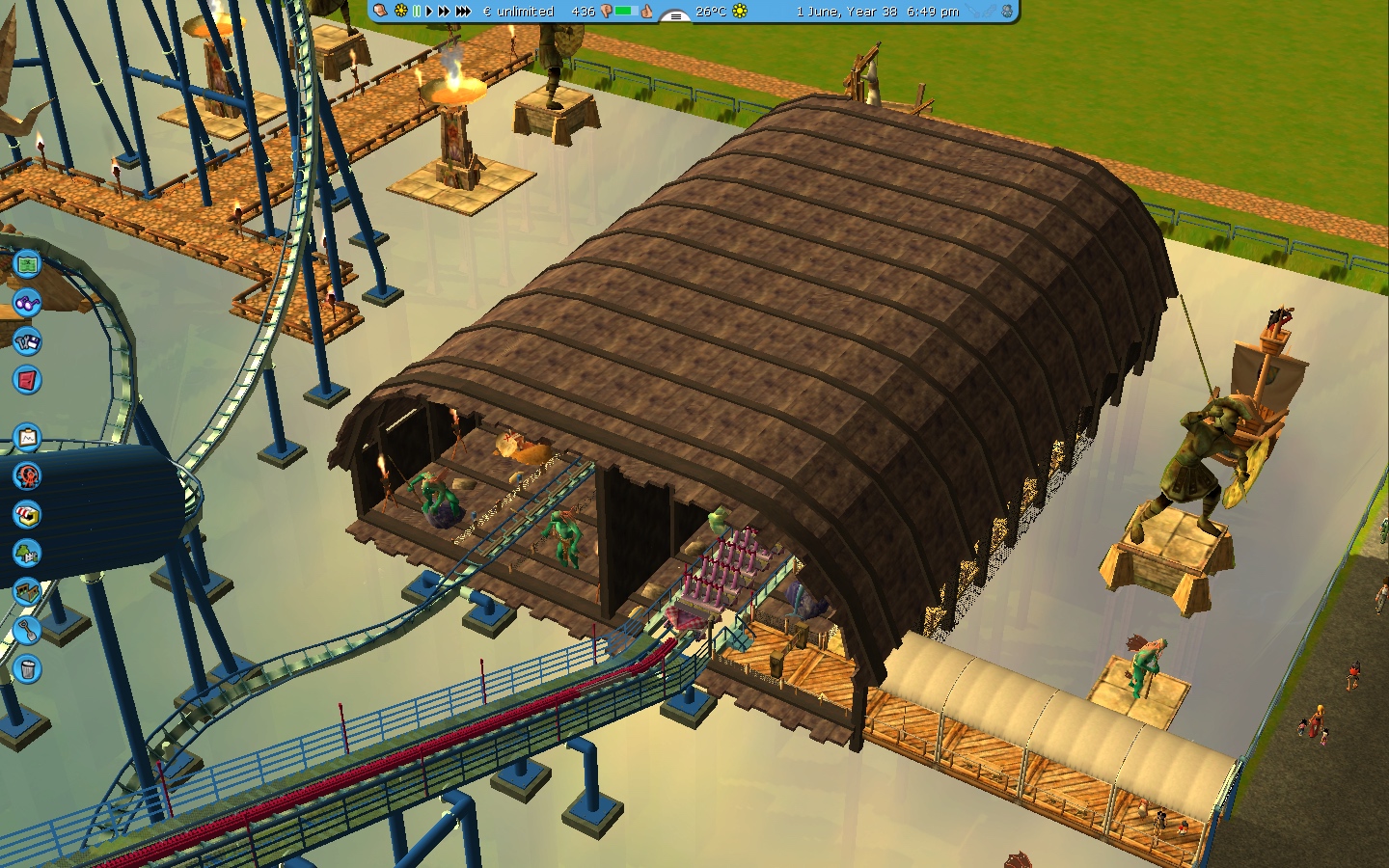1389x868 pixels.
Task: Click the guest head icon in top bar
Action: (381, 11)
